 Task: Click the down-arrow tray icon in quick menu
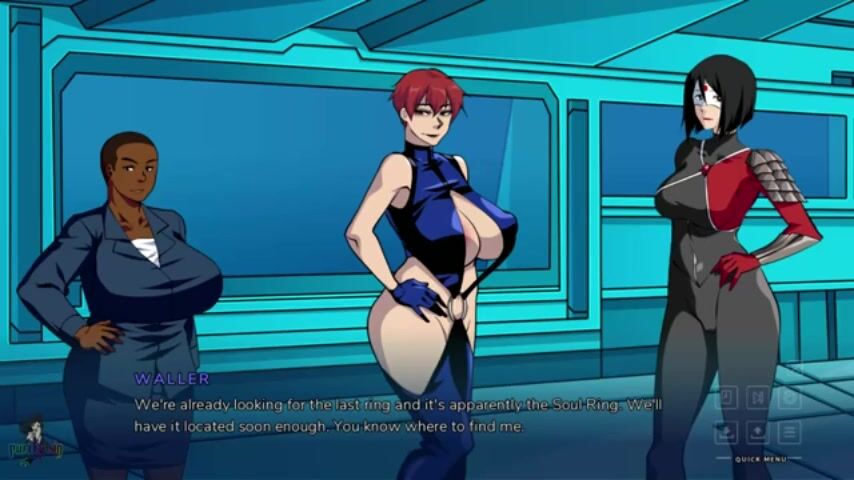726,432
